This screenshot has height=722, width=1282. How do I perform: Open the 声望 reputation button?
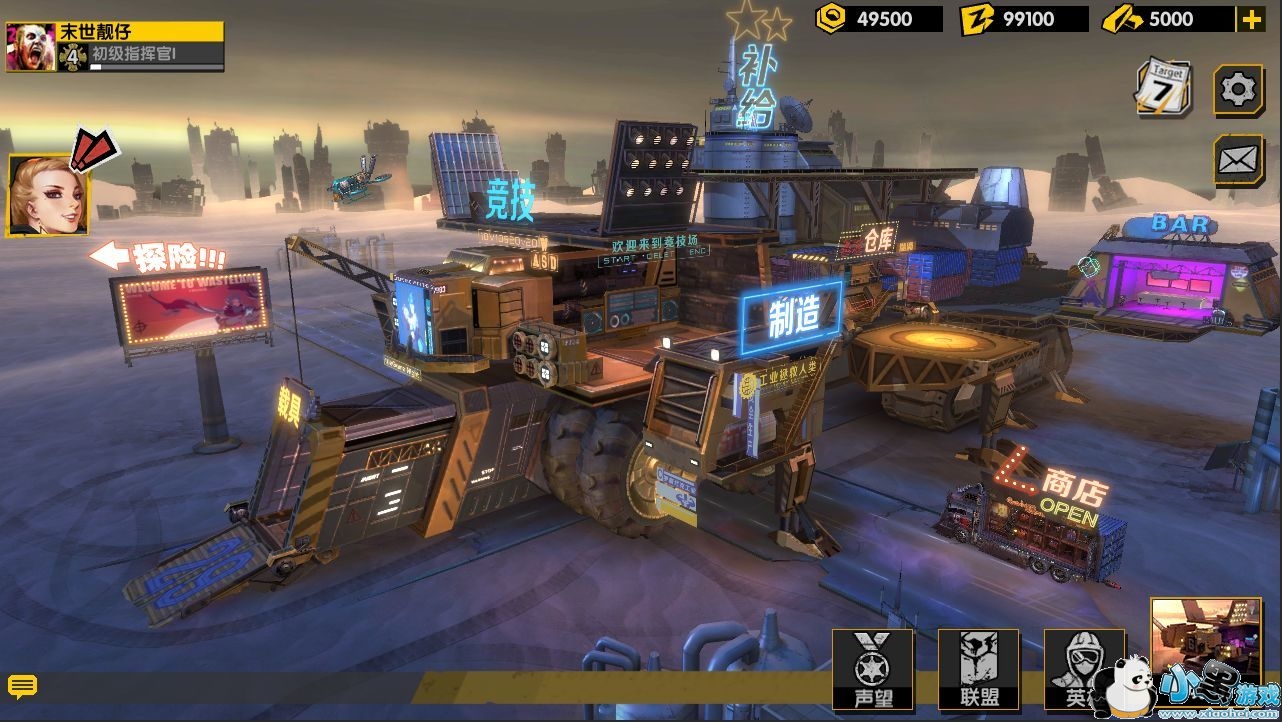[873, 670]
